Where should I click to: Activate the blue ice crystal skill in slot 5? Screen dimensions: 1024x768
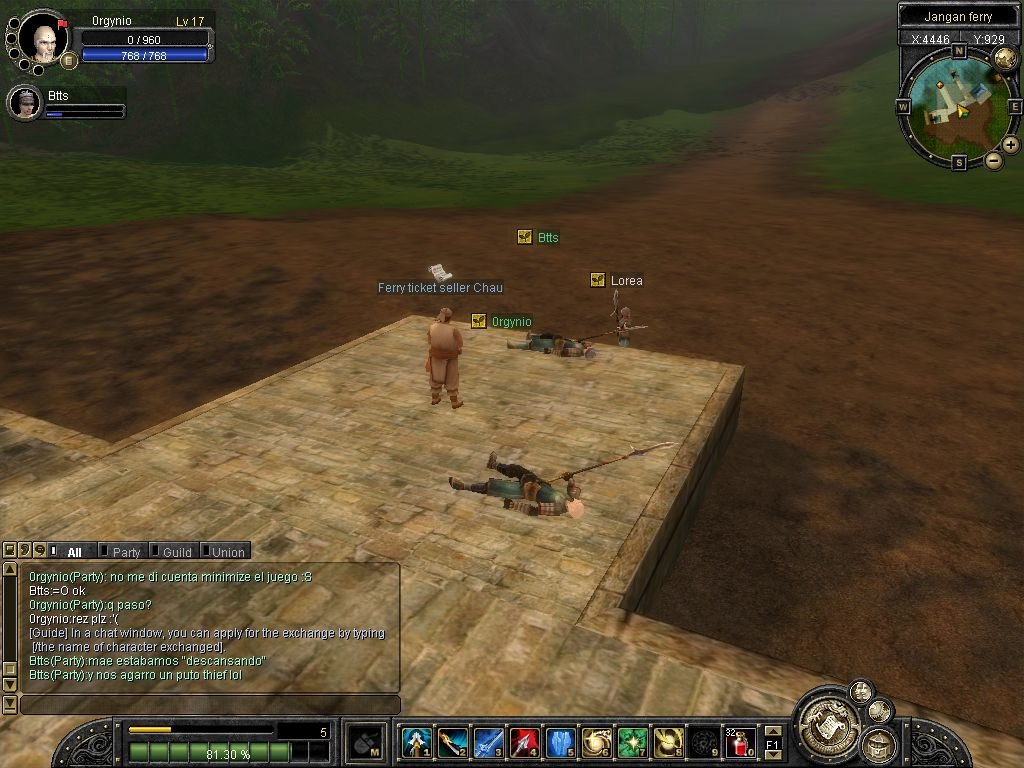[x=560, y=742]
